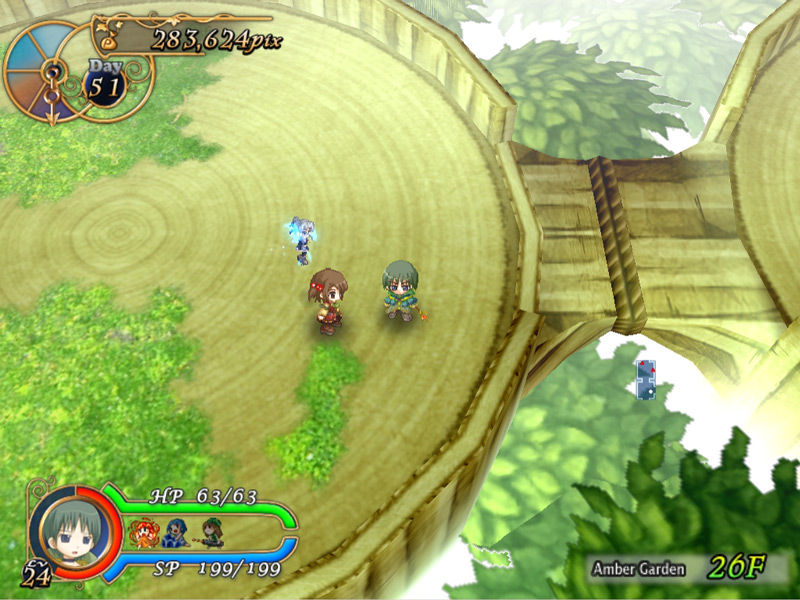Click the small blue dungeon minimap

(646, 381)
